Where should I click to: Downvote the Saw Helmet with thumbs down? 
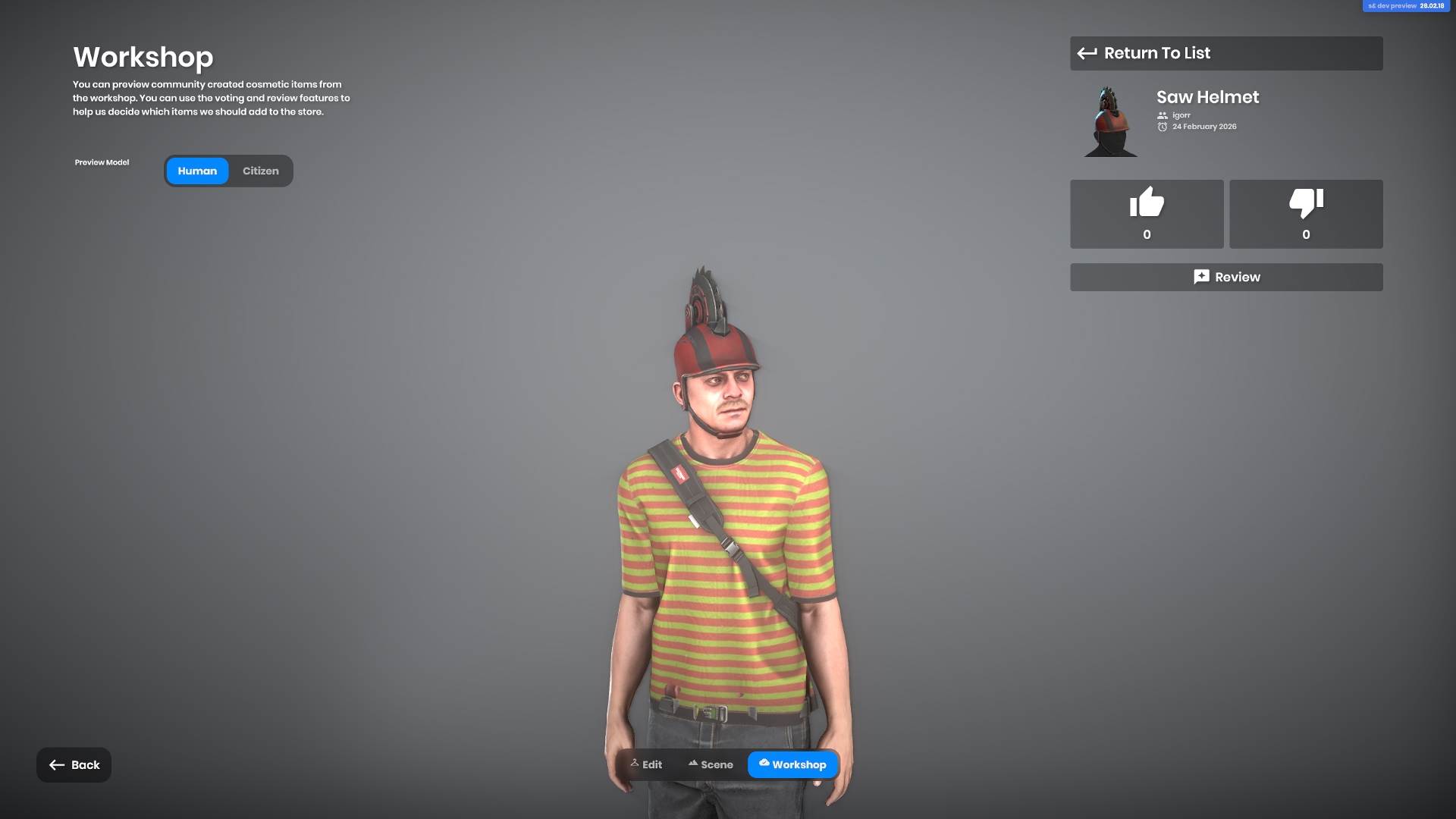pos(1306,214)
